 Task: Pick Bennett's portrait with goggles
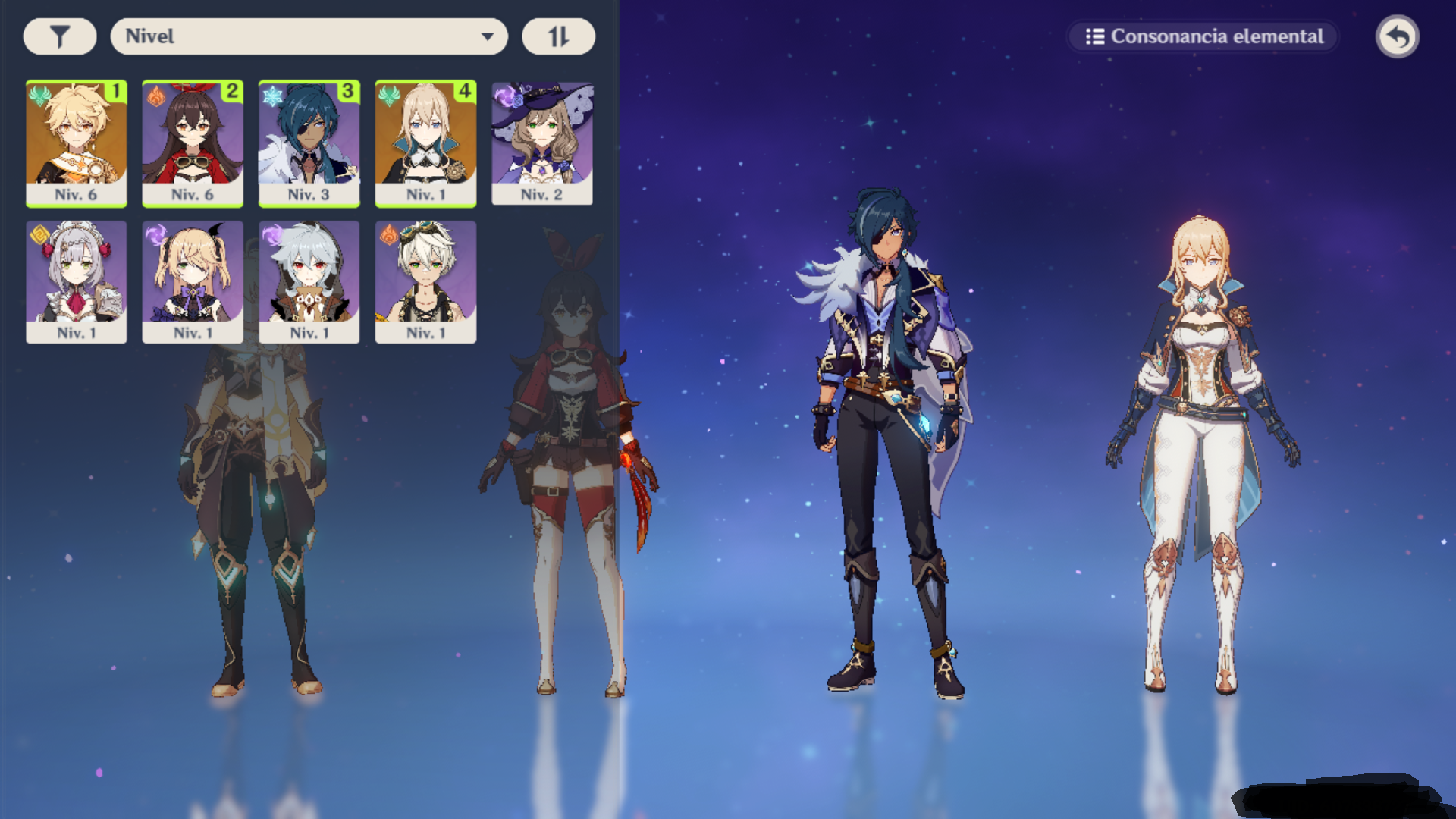[425, 281]
